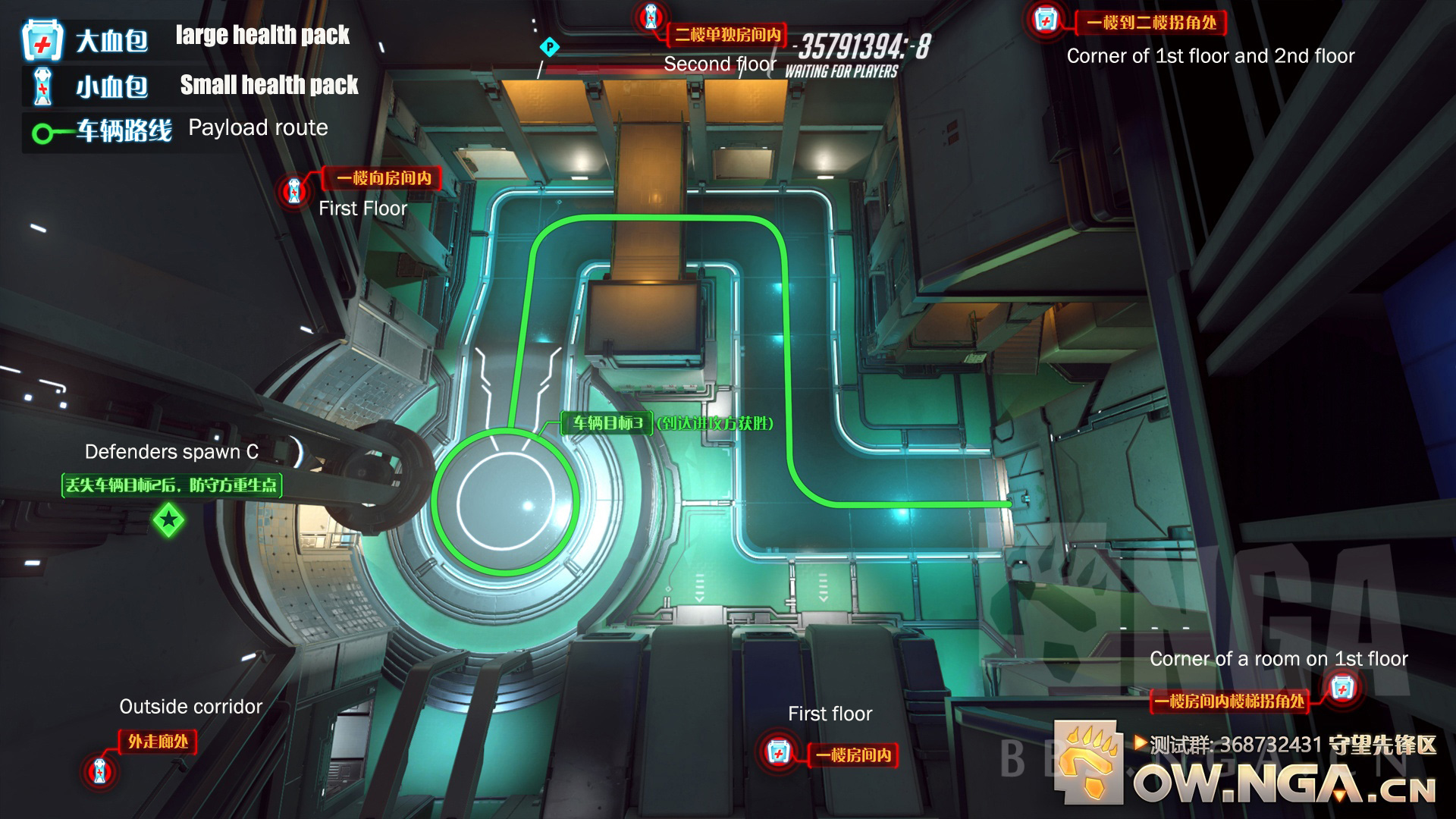Viewport: 1456px width, 819px height.
Task: Select the Outside corridor small health pack marker
Action: 99,771
